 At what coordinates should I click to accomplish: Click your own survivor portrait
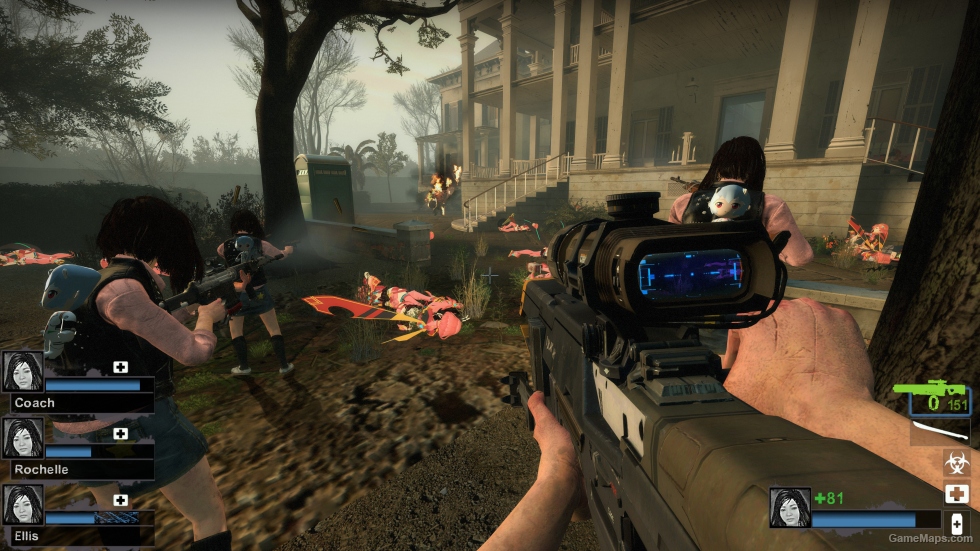pyautogui.click(x=789, y=507)
